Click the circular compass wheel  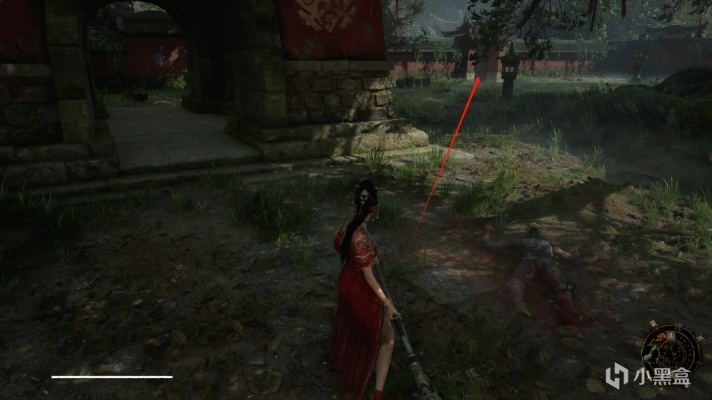(x=672, y=352)
